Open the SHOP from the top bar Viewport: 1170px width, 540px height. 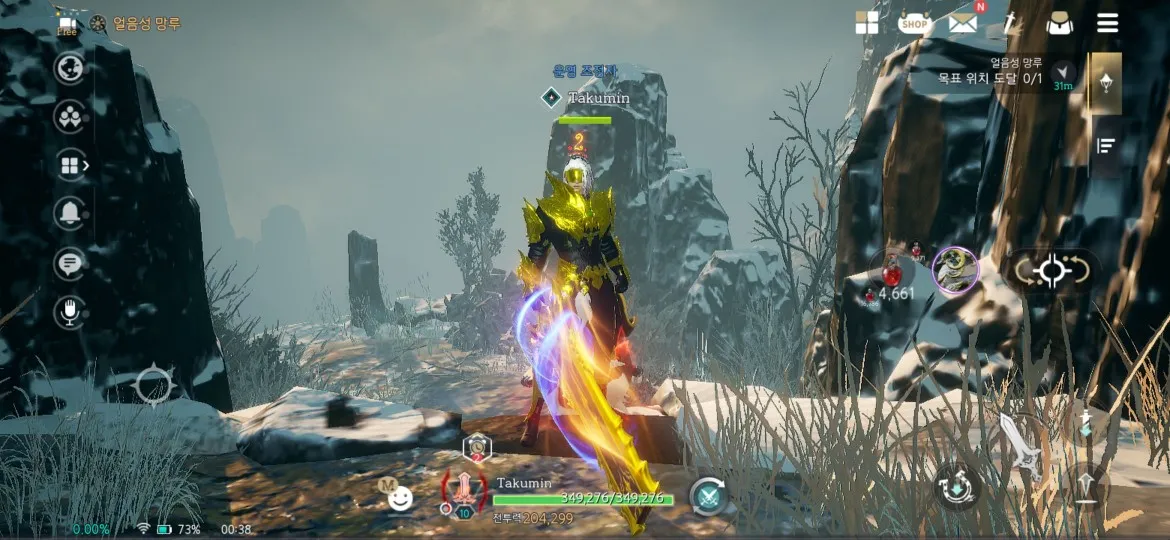914,23
